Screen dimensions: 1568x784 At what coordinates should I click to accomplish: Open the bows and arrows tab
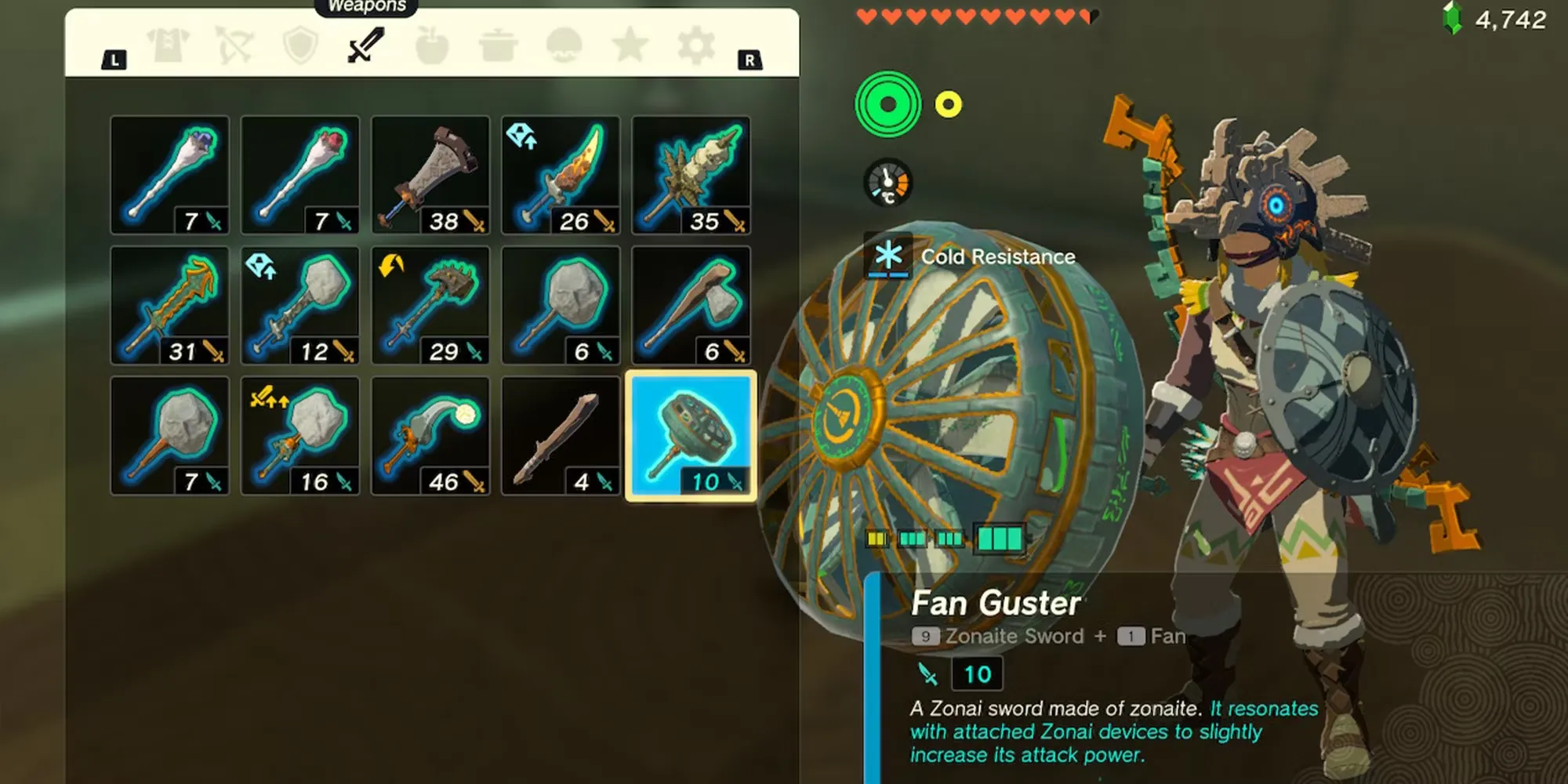click(x=234, y=46)
